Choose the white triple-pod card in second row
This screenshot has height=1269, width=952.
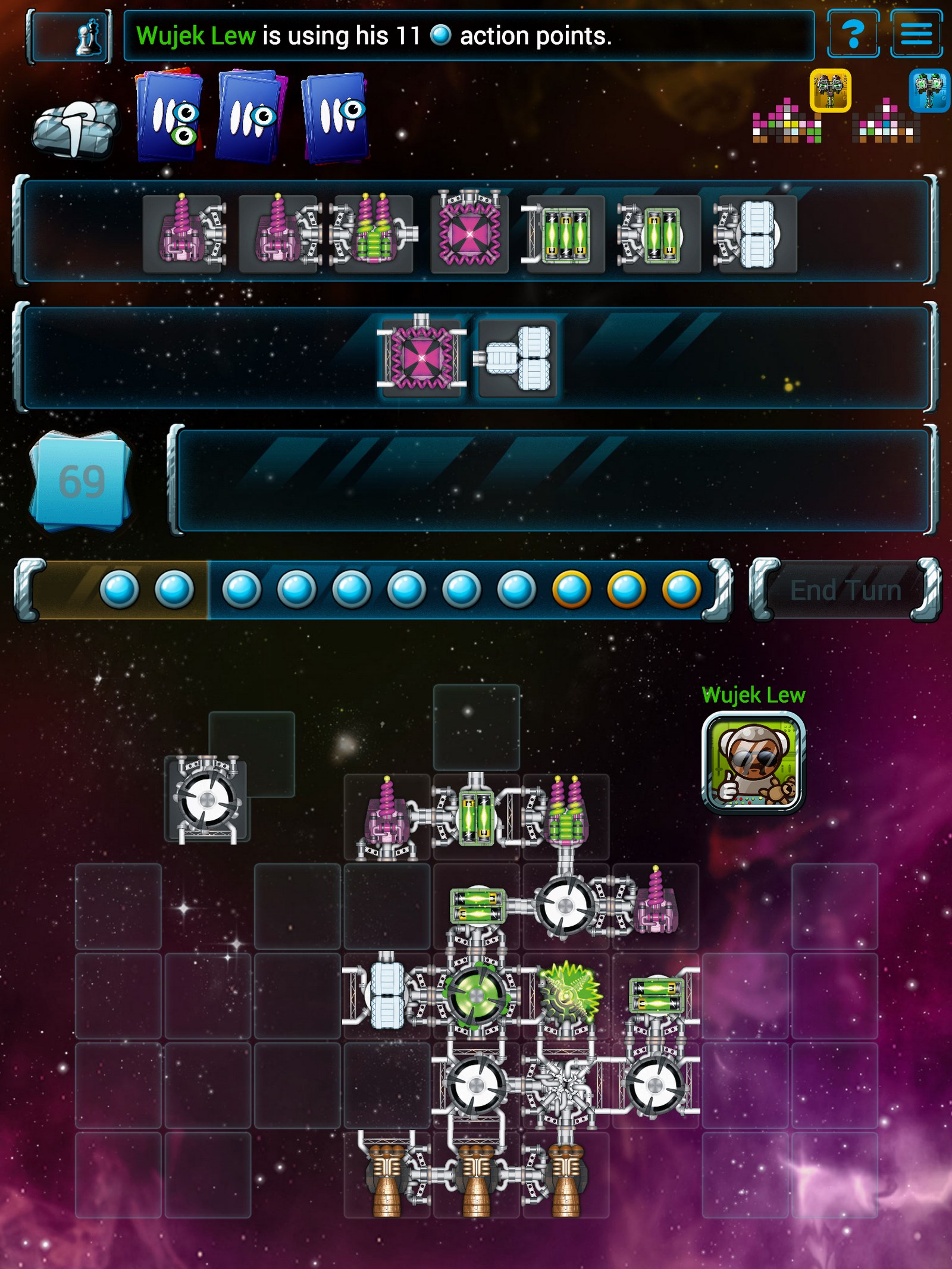coord(517,358)
